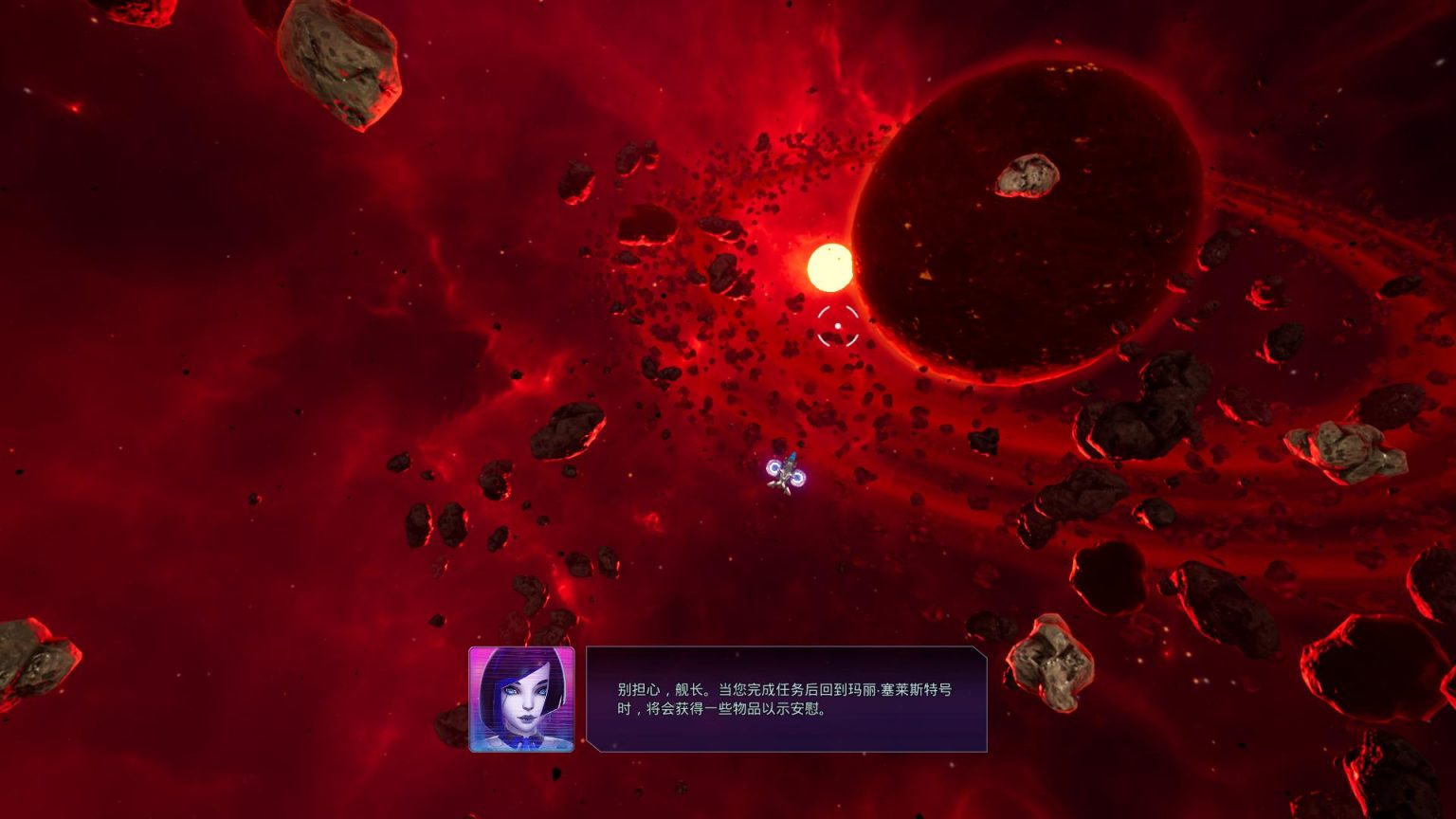1456x819 pixels.
Task: Select the large lava planet on the right
Action: point(1024,218)
